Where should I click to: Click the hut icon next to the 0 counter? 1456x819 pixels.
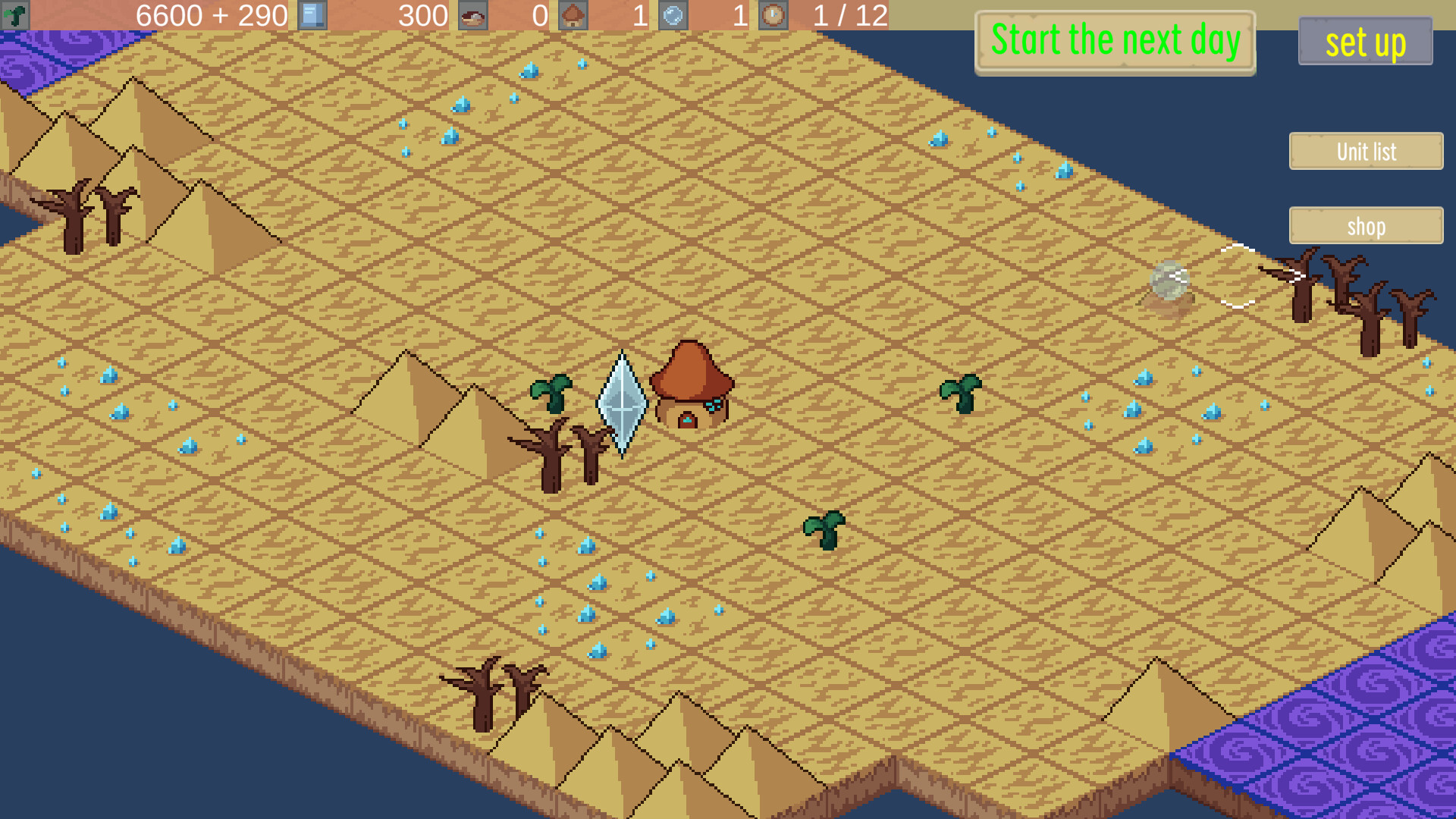coord(573,15)
